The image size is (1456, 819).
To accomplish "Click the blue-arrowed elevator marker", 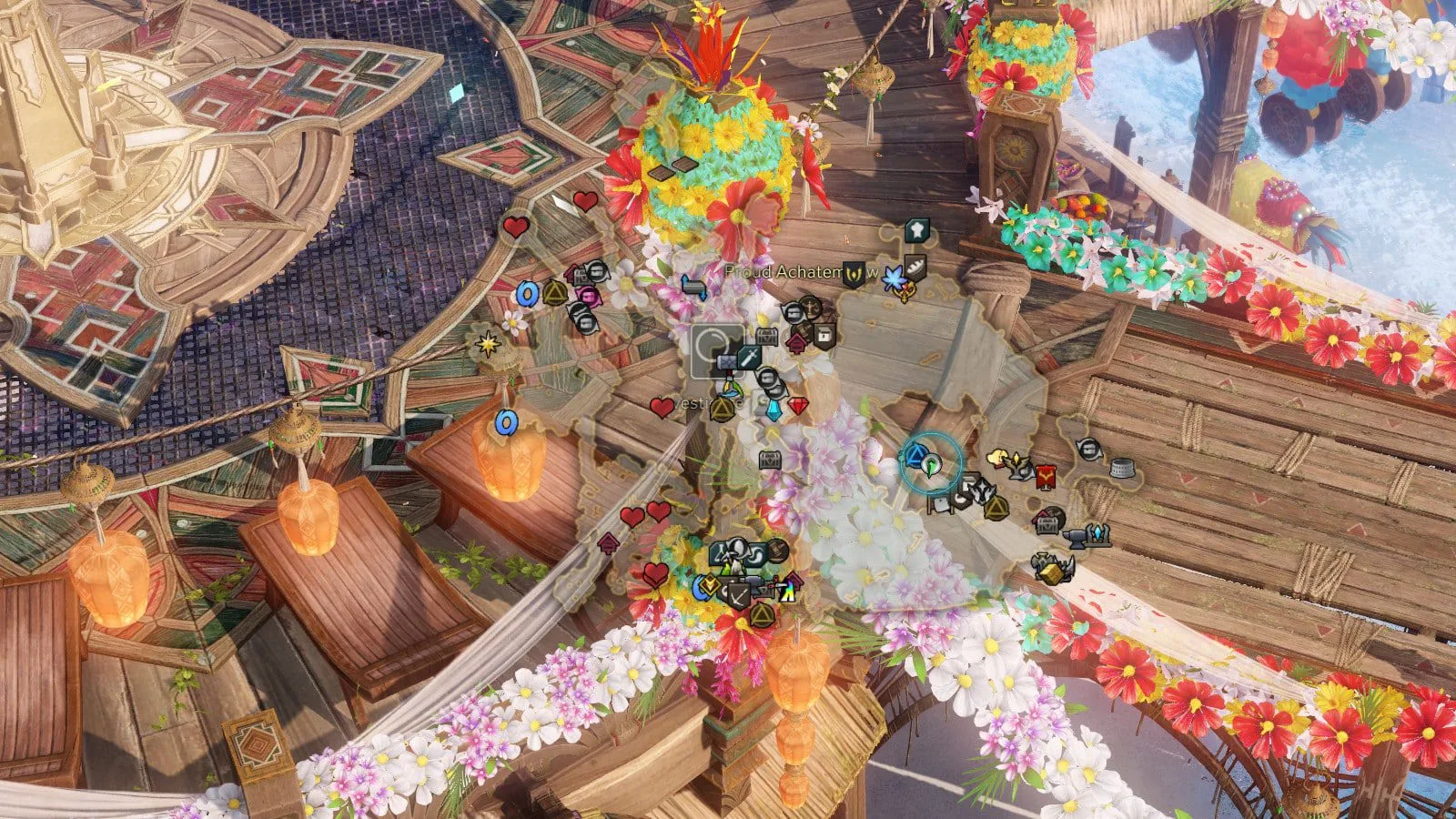I will pos(695,288).
